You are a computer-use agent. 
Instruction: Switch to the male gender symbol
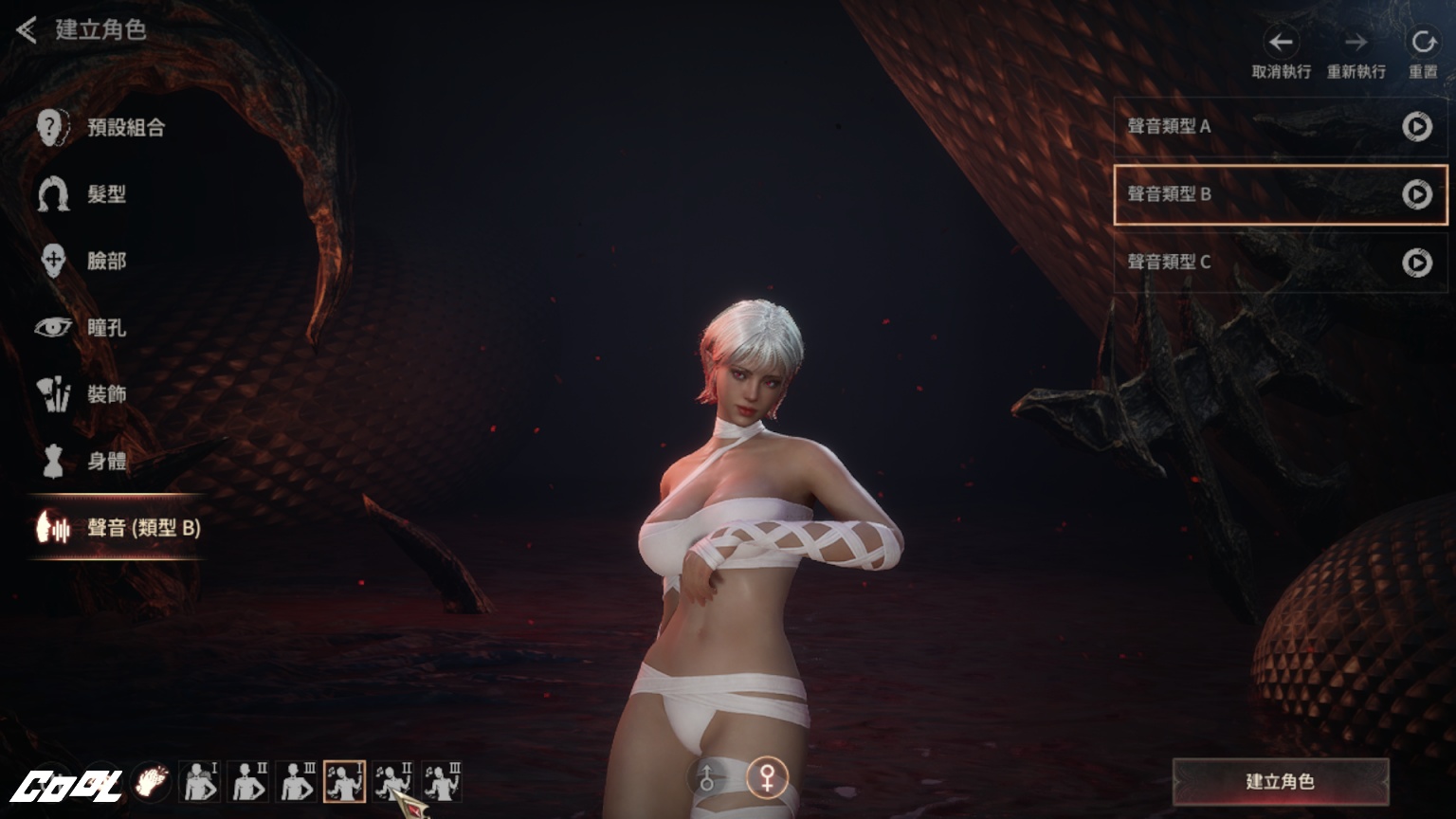706,779
